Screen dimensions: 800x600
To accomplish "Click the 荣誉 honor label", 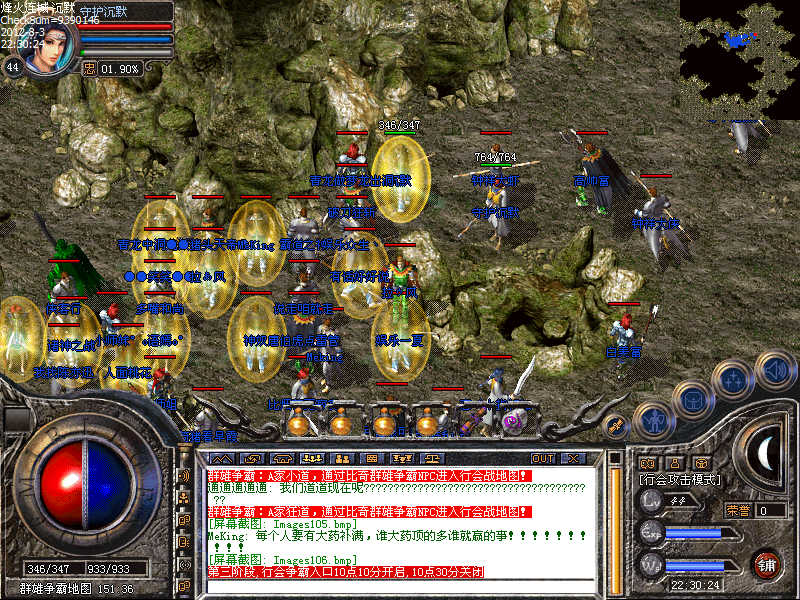I will (x=738, y=510).
